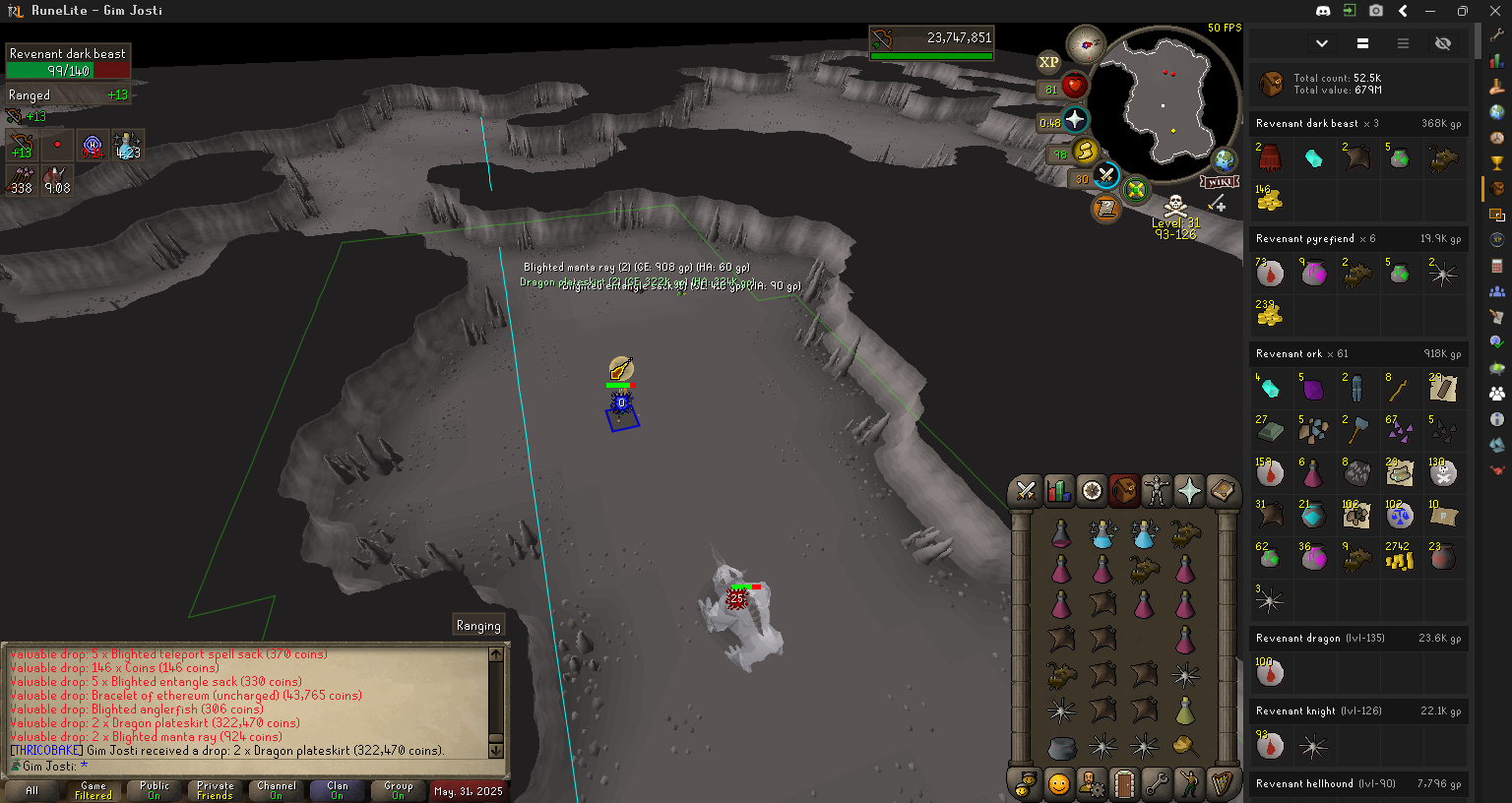Screen dimensions: 1512x803
Task: Minimize the RuneLite window
Action: point(1430,11)
